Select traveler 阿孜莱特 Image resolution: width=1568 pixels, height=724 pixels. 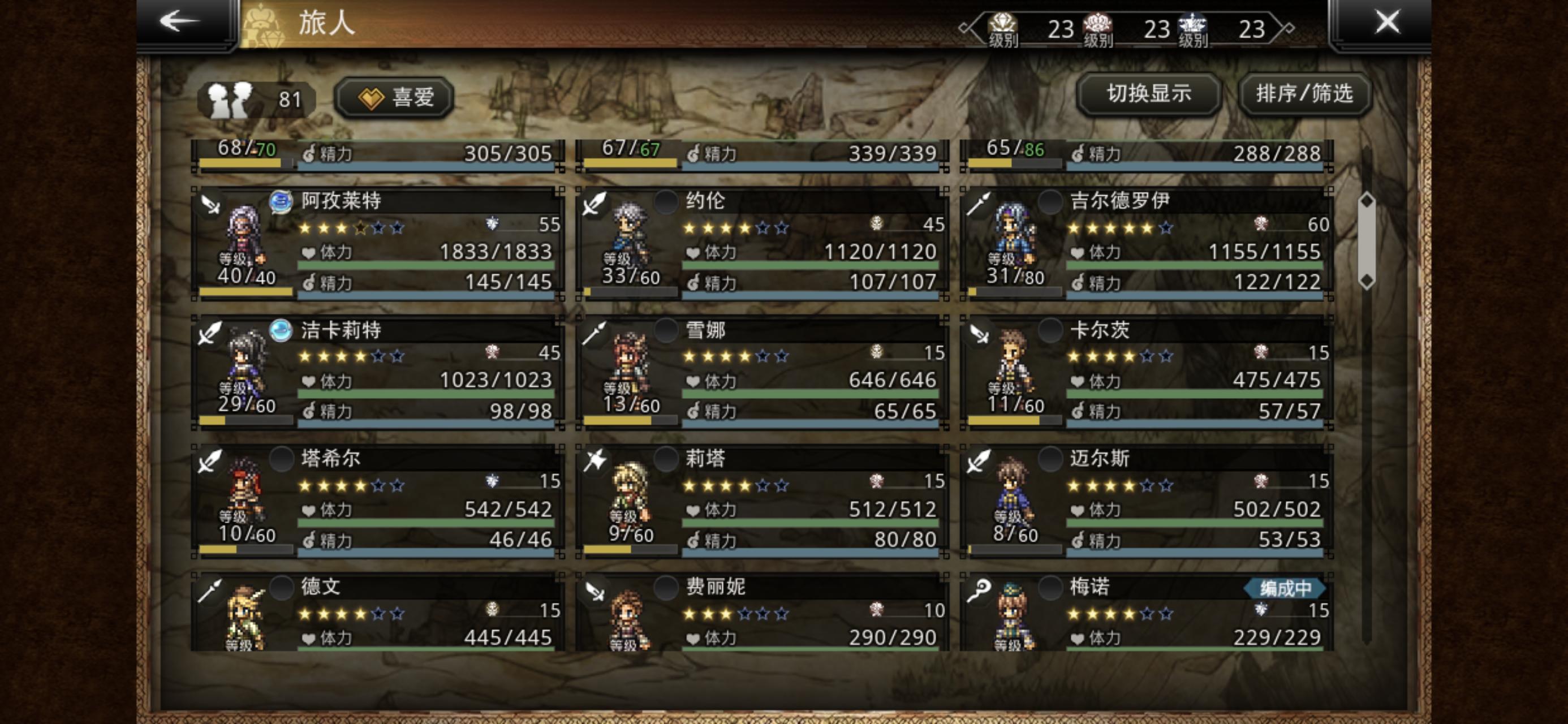(377, 244)
